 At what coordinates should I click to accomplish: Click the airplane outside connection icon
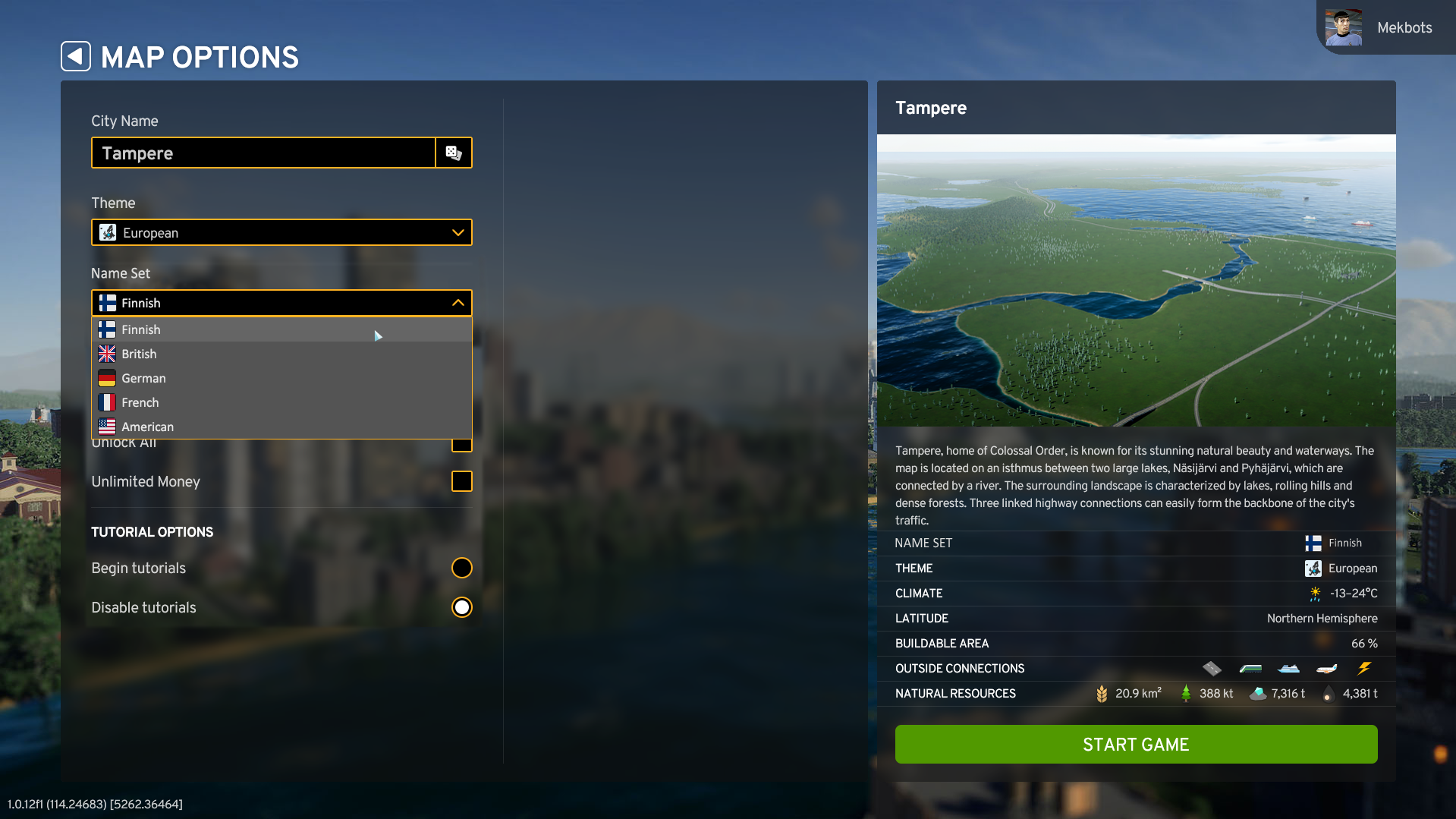click(x=1326, y=668)
